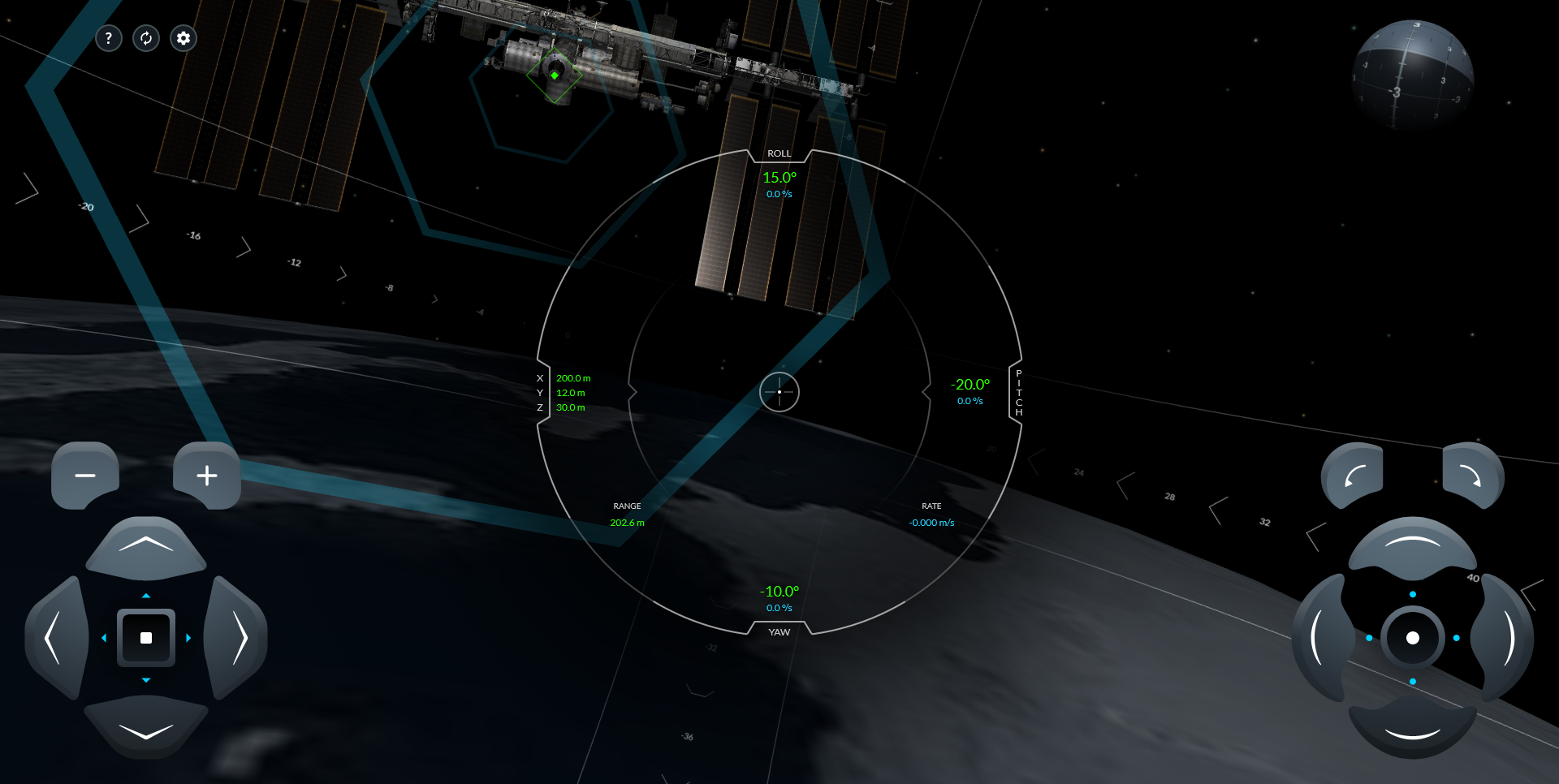Select the translate forward plus icon

pyautogui.click(x=207, y=476)
